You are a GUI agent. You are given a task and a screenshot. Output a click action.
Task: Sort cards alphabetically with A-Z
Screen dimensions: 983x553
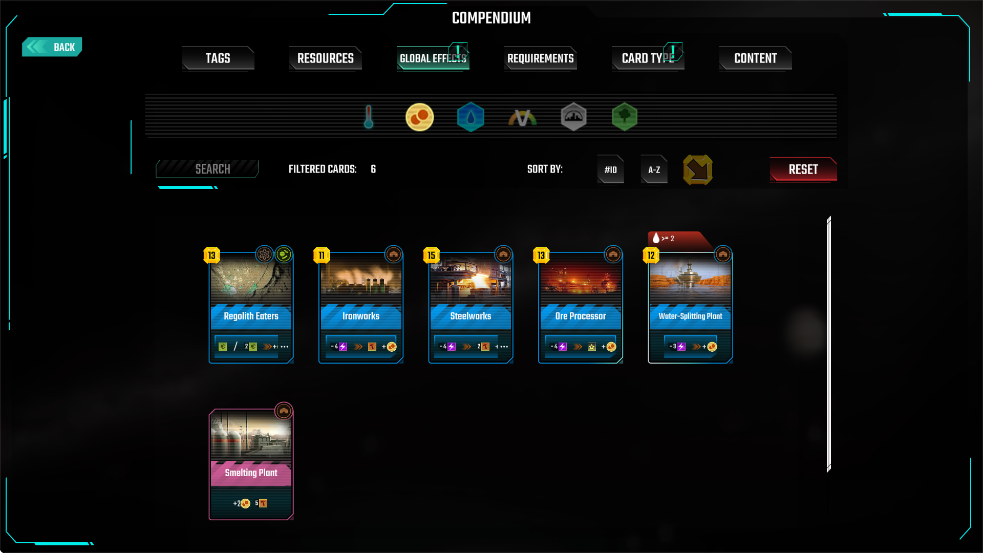pos(654,170)
